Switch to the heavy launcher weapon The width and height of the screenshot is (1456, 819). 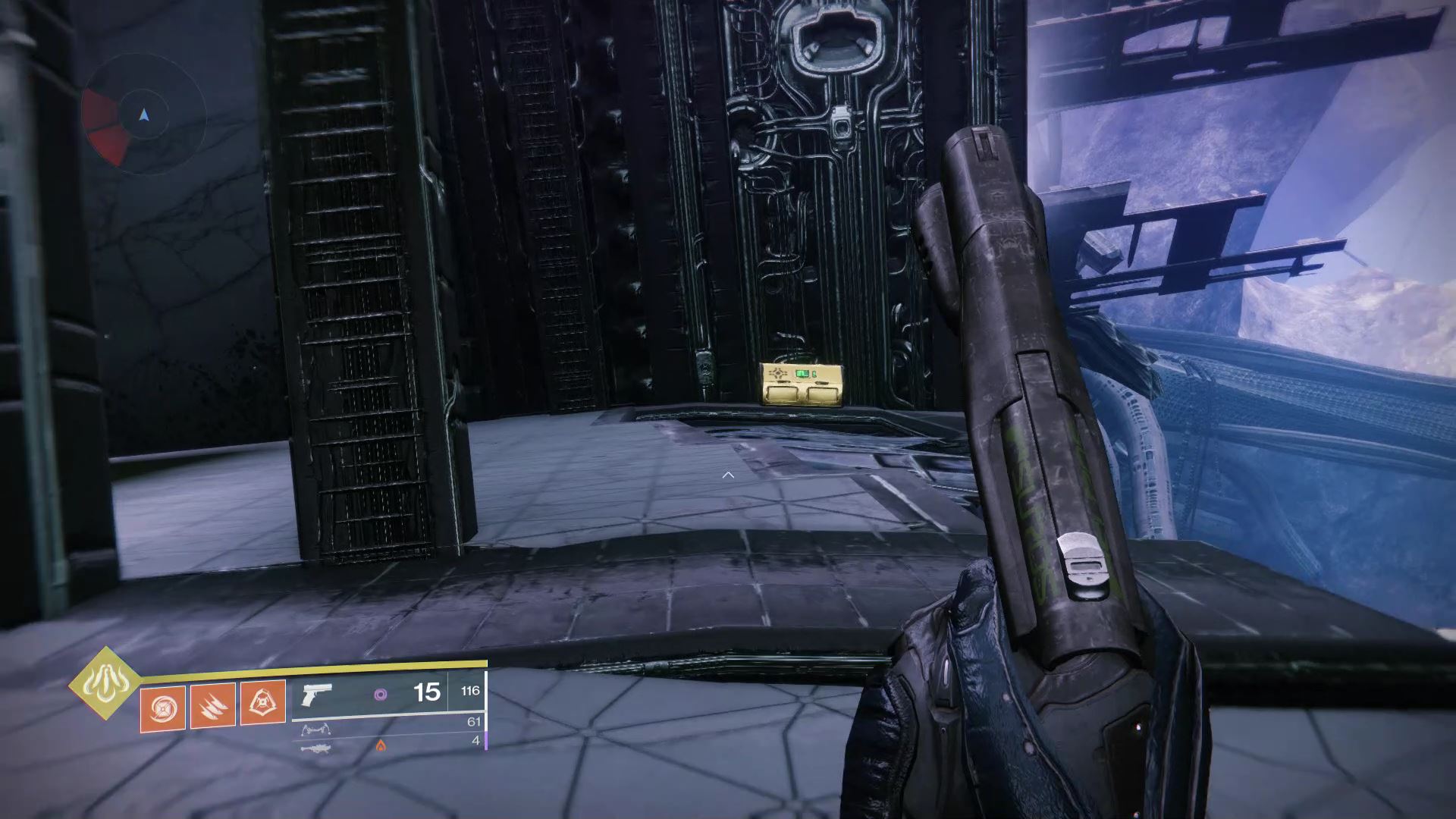315,748
